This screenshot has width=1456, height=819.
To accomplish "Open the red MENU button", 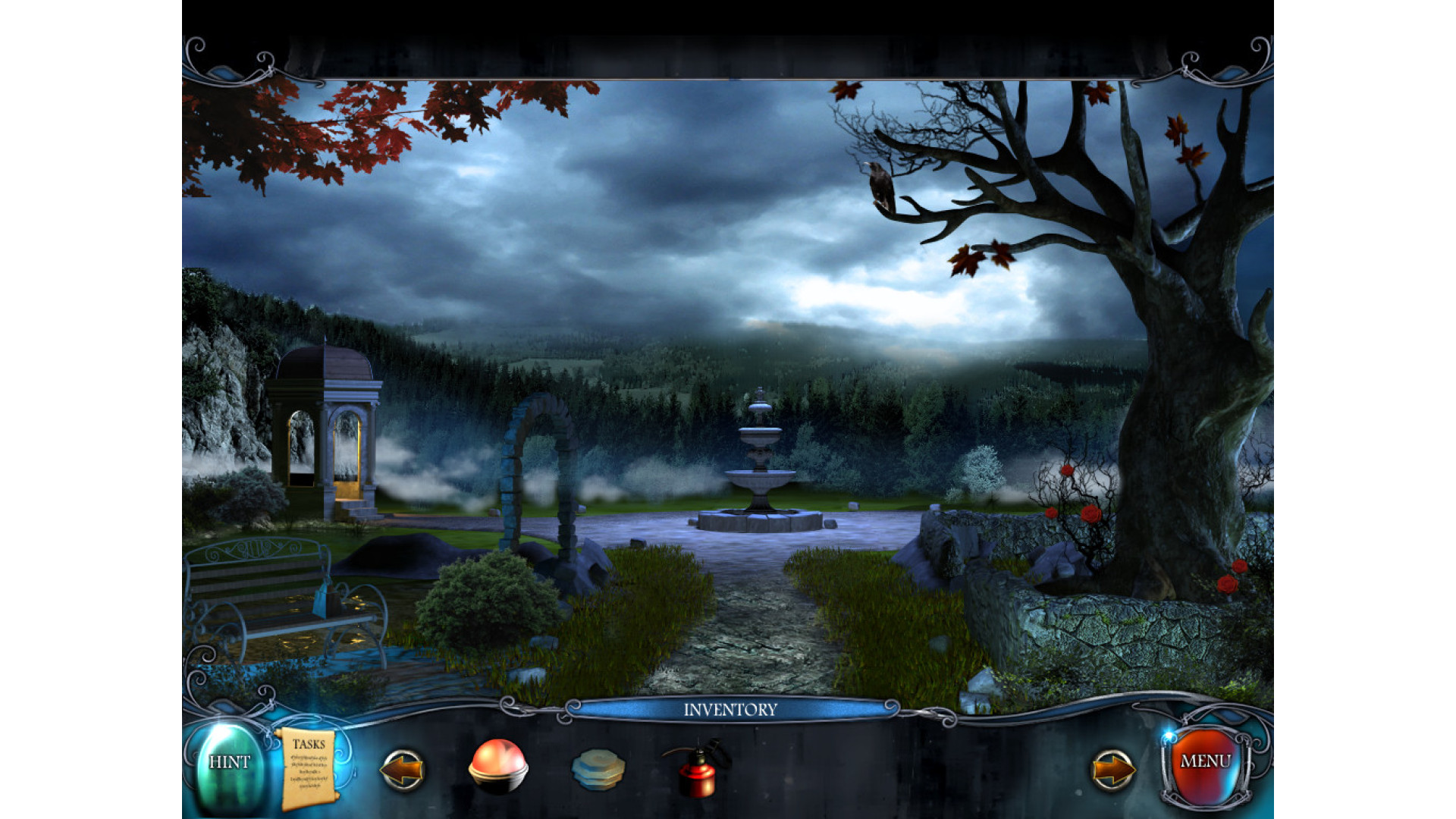I will point(1205,762).
